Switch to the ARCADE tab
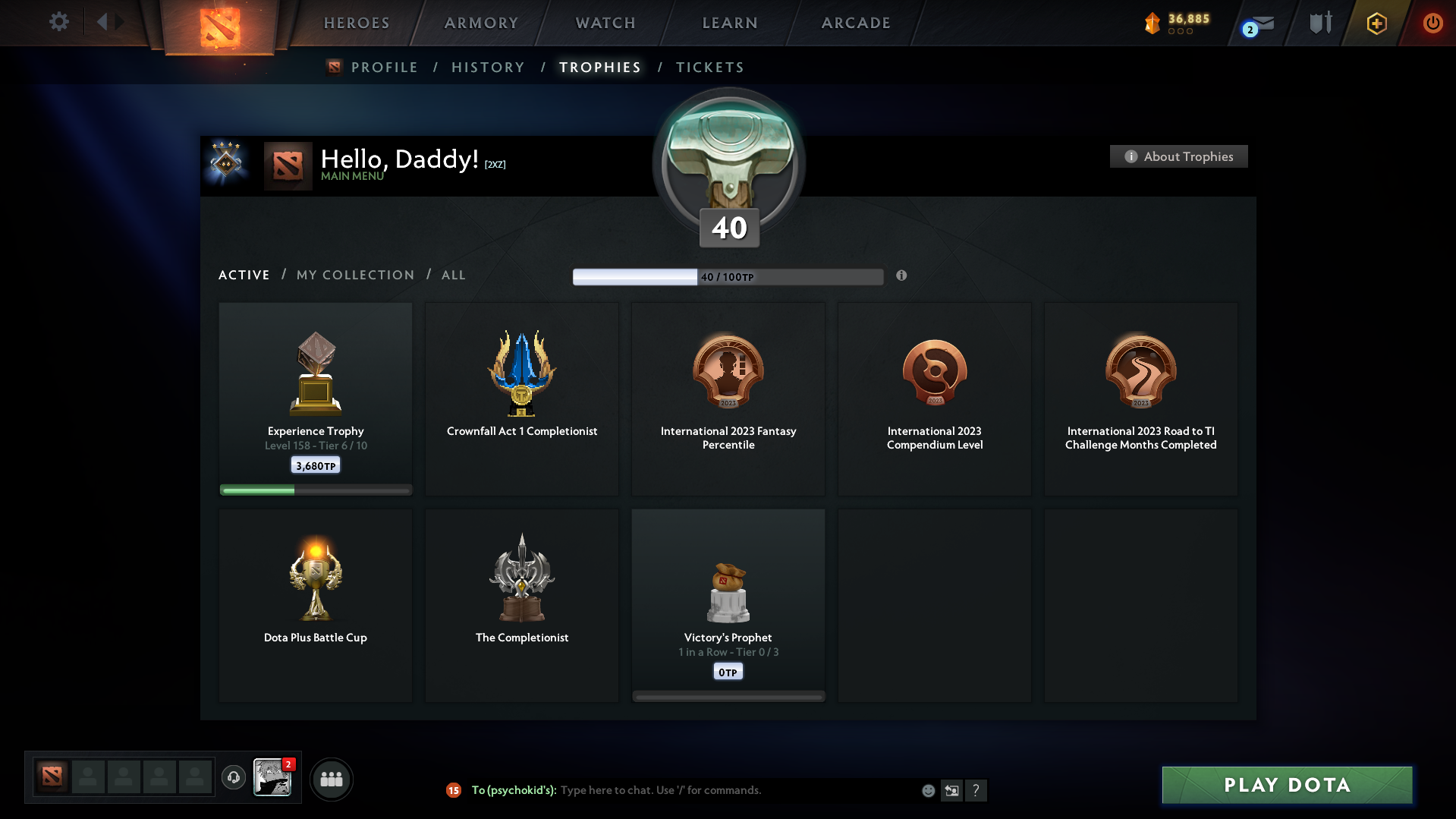The height and width of the screenshot is (819, 1456). click(856, 23)
